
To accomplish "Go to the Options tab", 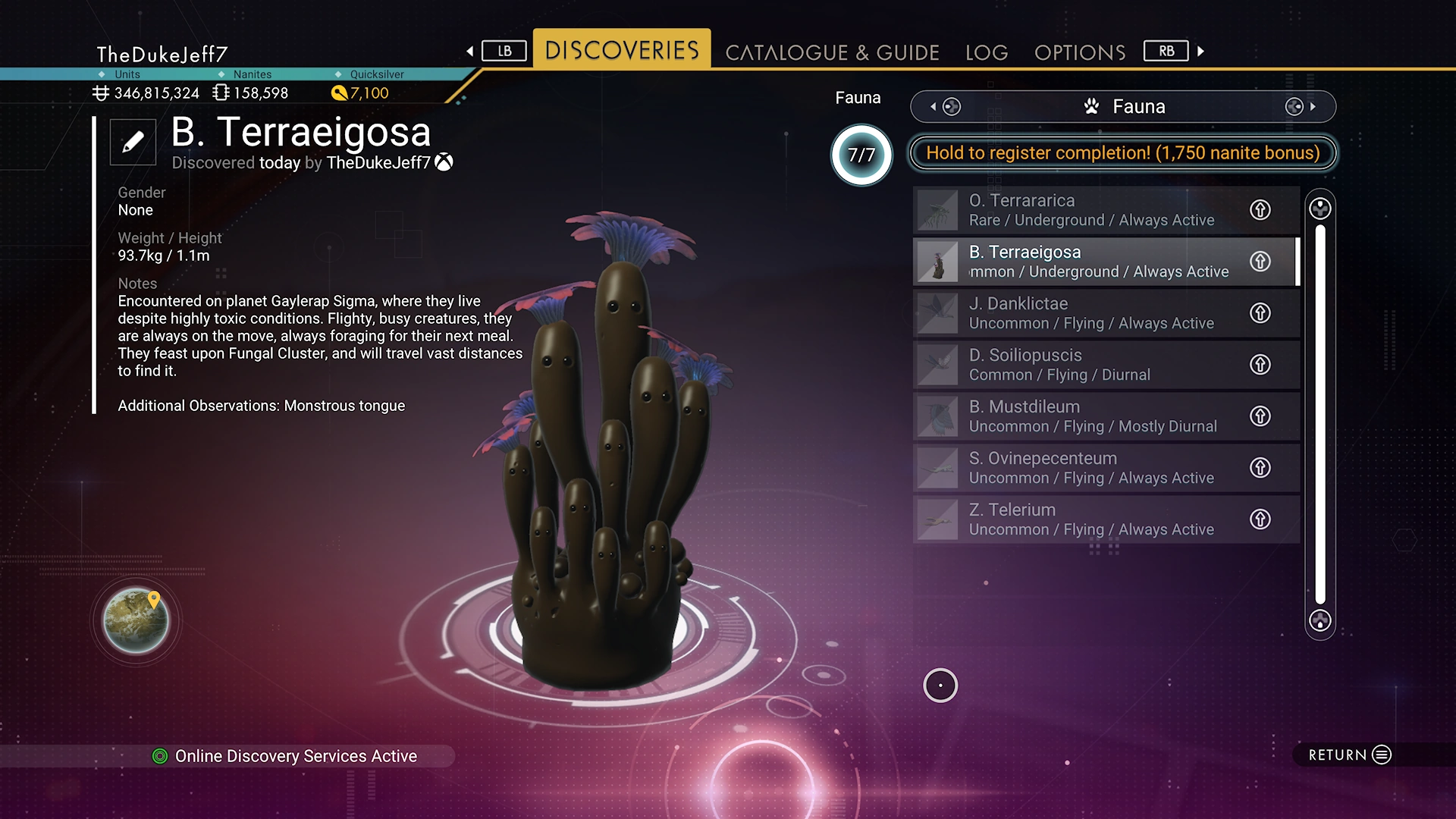I will (1080, 52).
